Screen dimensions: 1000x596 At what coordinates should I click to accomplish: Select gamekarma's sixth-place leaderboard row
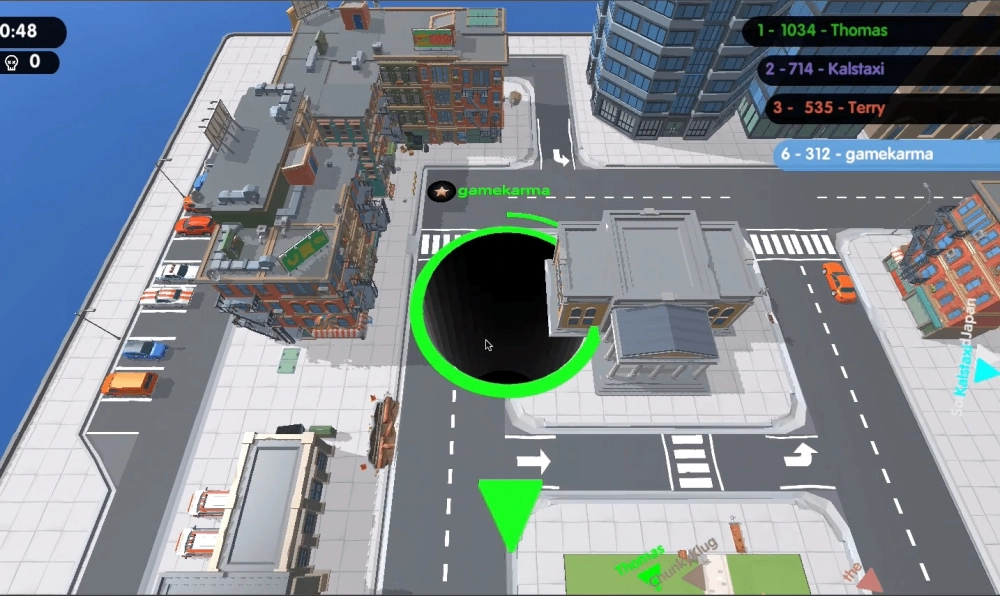(886, 154)
